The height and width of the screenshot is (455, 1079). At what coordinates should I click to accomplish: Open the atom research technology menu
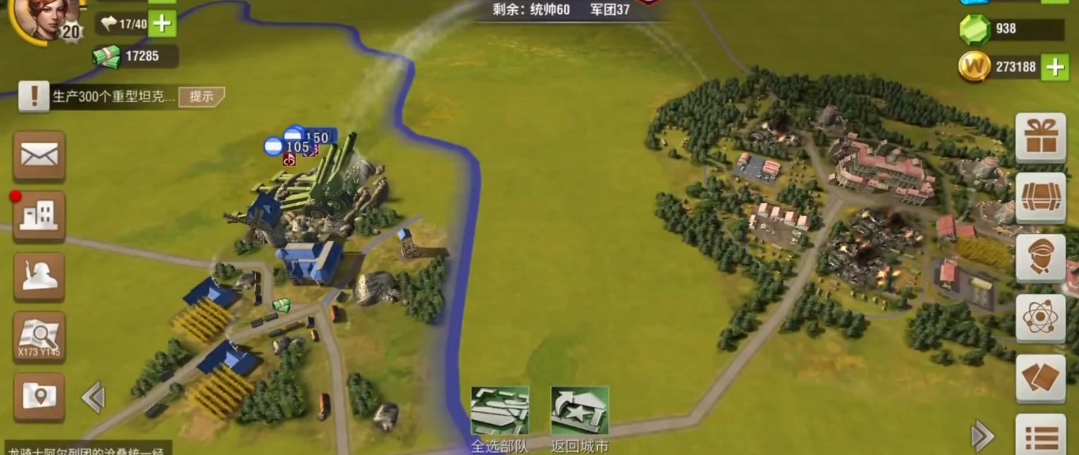(1040, 318)
